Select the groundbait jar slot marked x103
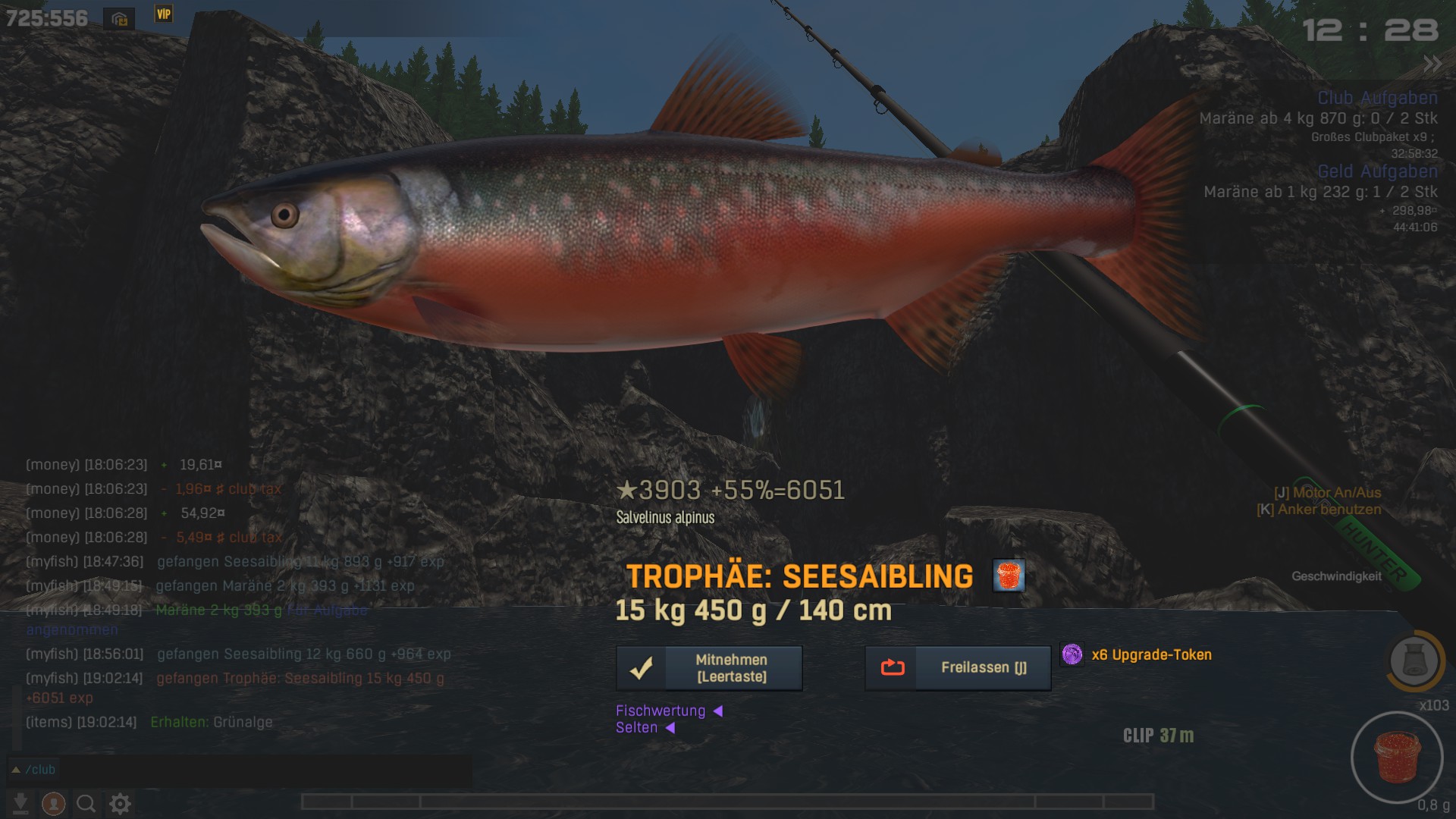 pyautogui.click(x=1414, y=661)
